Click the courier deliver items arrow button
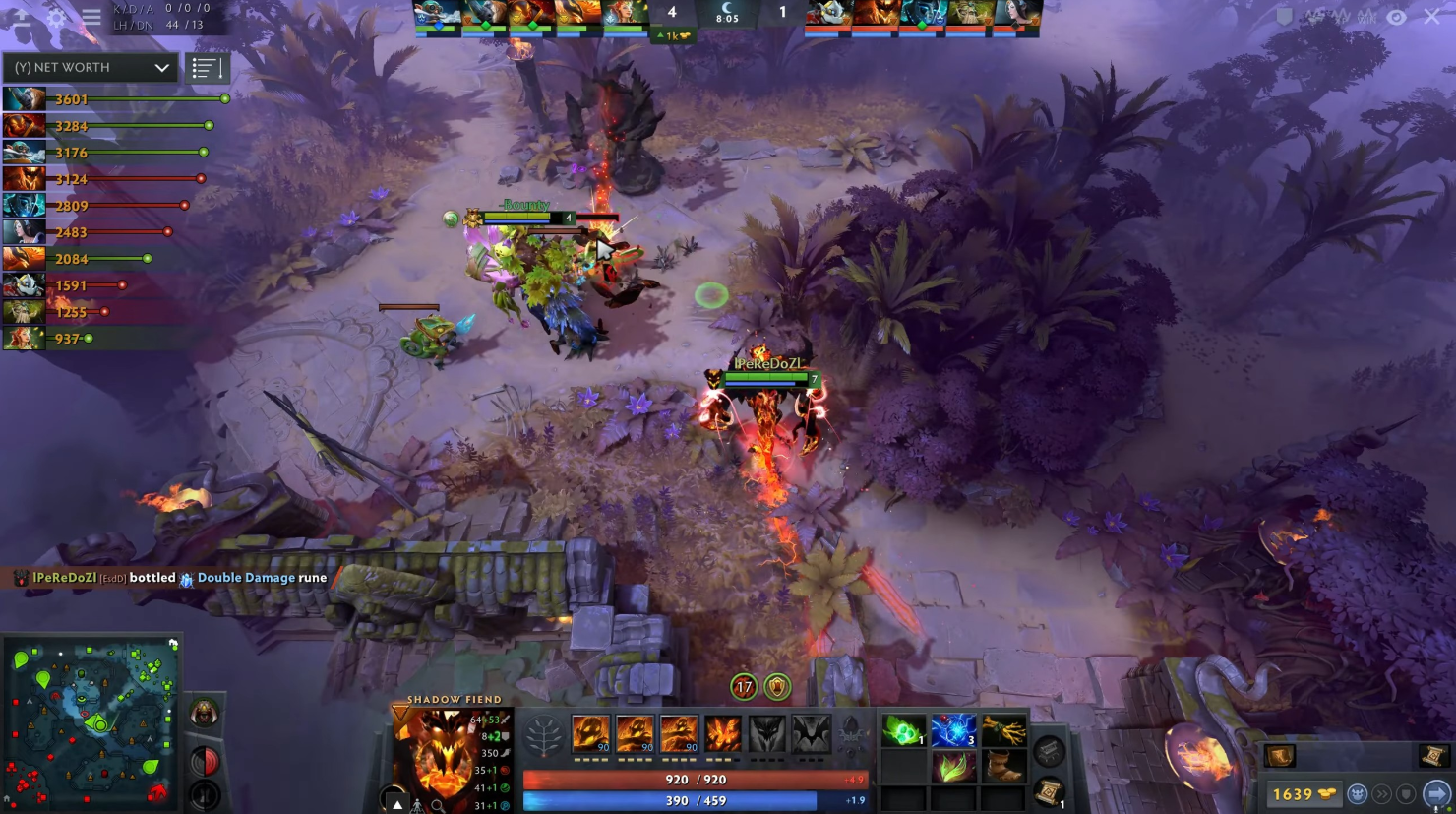1456x814 pixels. coord(1436,794)
